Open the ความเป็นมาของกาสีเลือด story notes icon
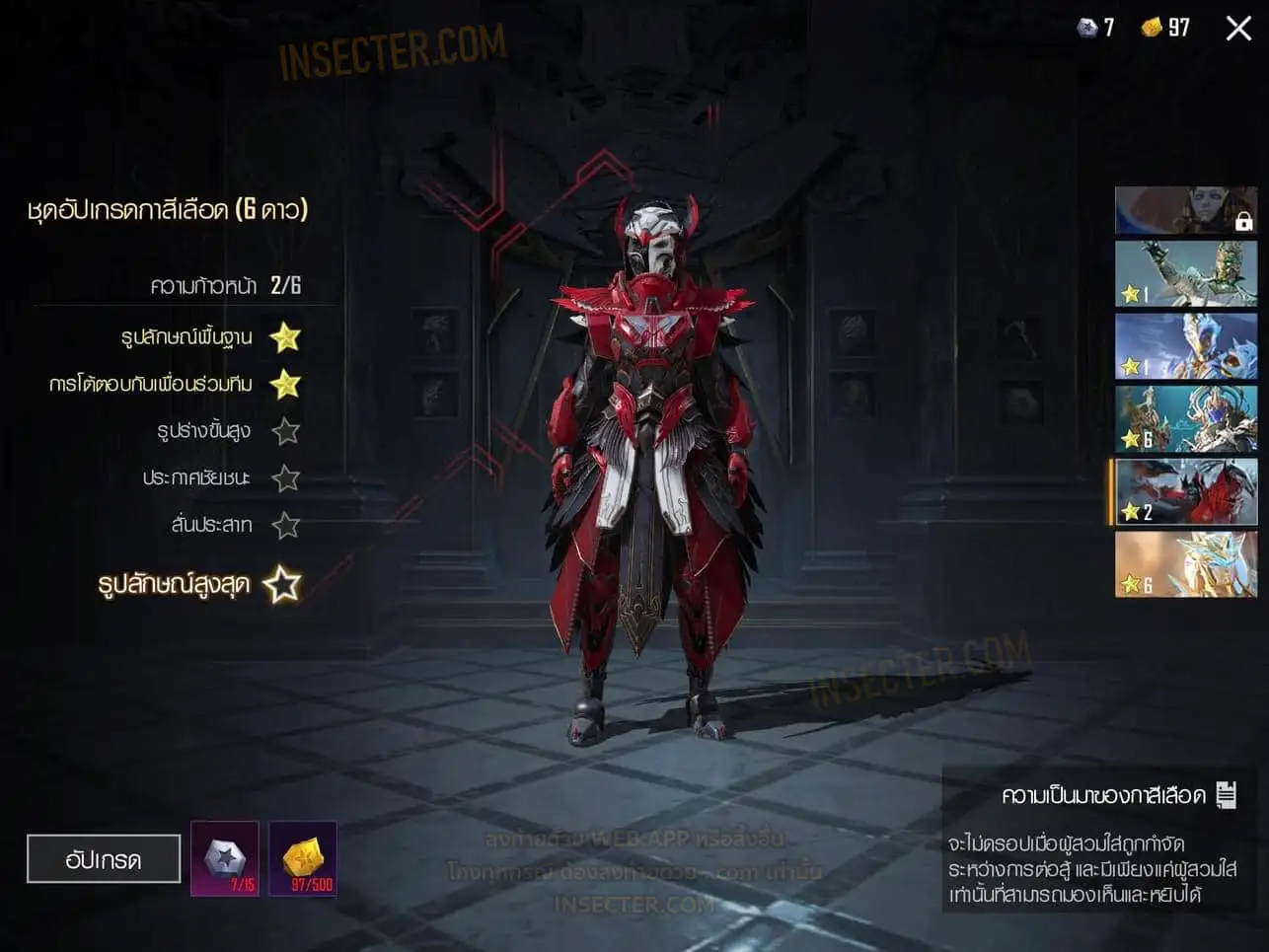The image size is (1269, 952). 1227,795
